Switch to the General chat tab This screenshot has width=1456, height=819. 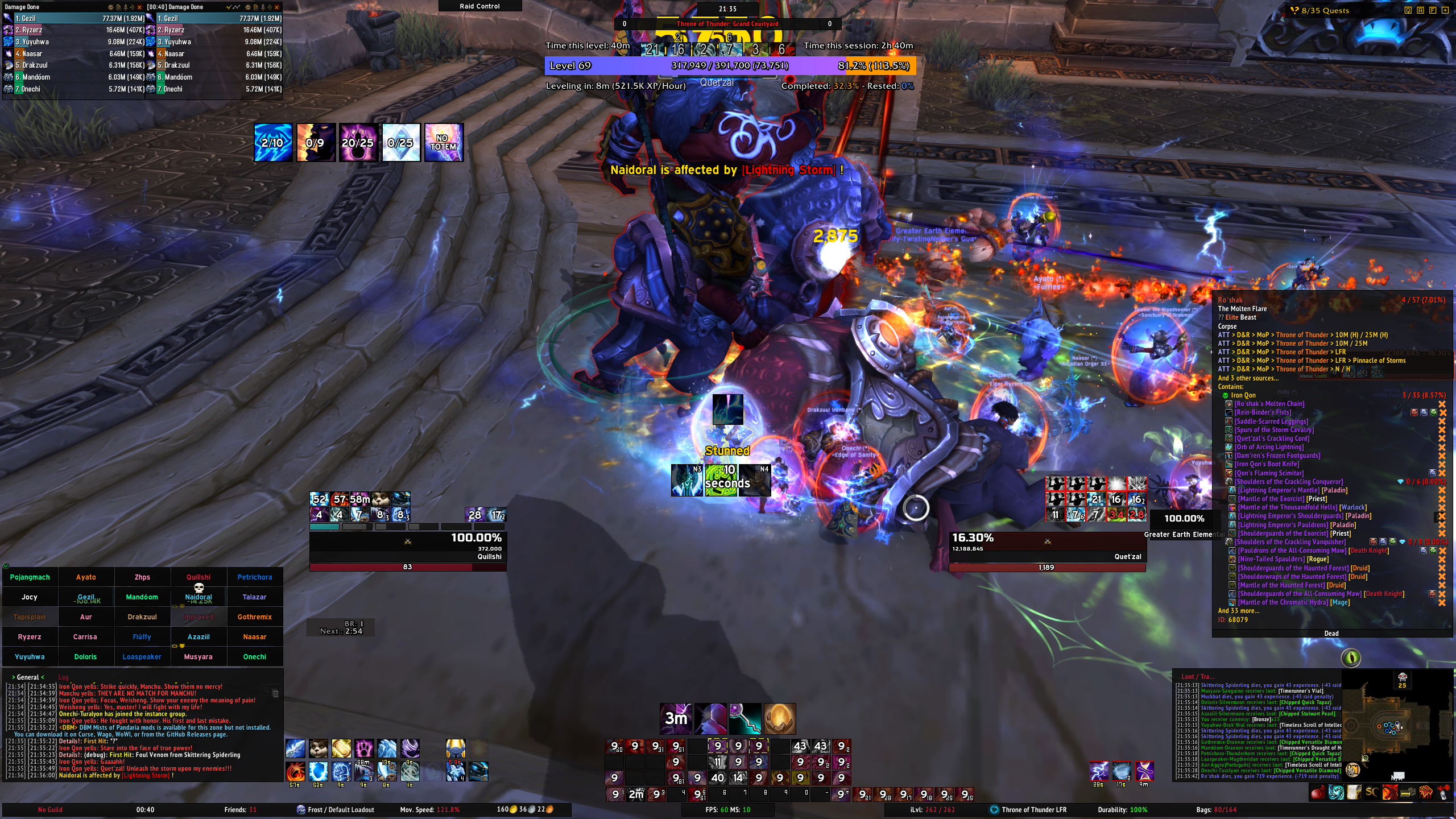tap(27, 677)
